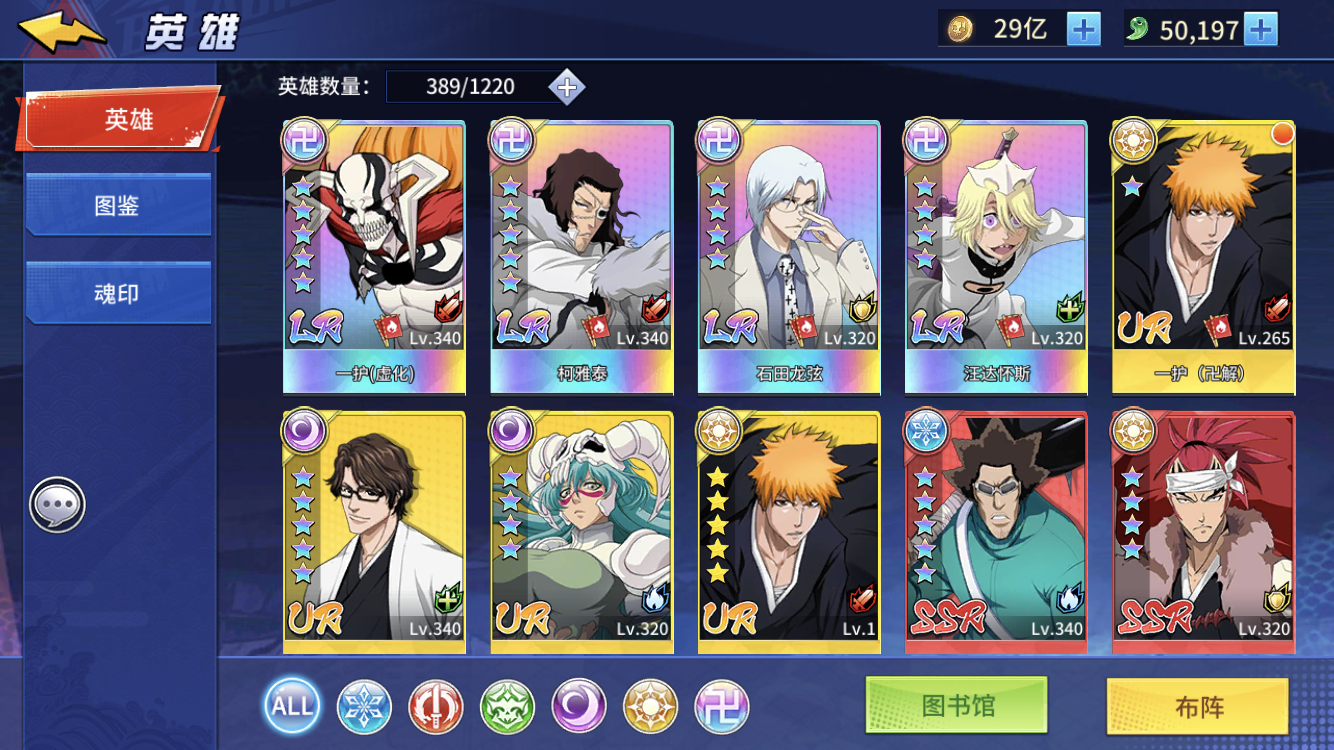Go back with the yellow arrow
This screenshot has width=1334, height=750.
pyautogui.click(x=62, y=32)
